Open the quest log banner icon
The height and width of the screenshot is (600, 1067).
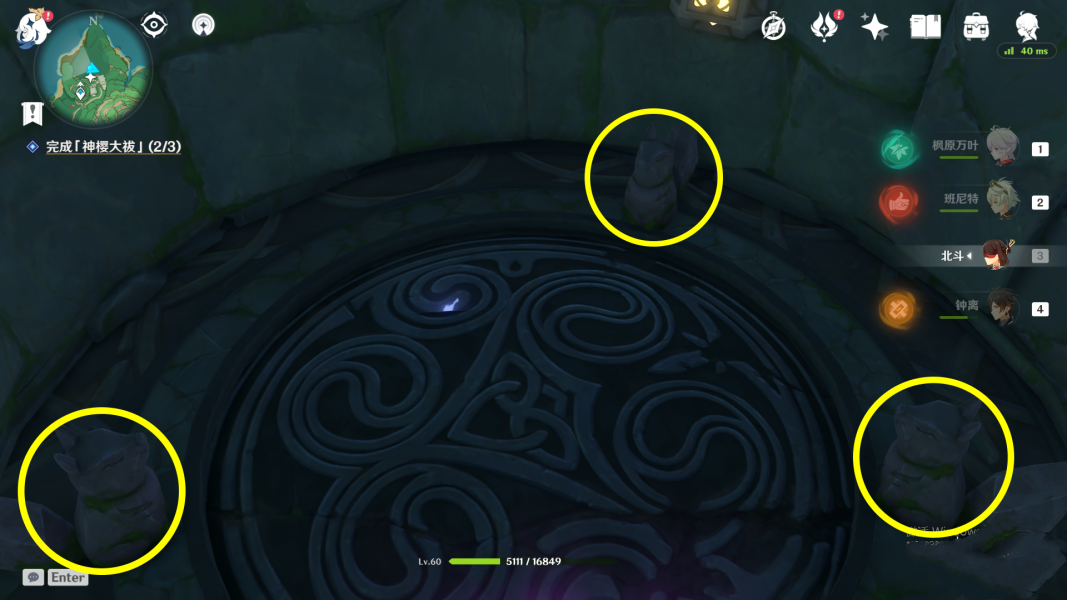pos(32,114)
